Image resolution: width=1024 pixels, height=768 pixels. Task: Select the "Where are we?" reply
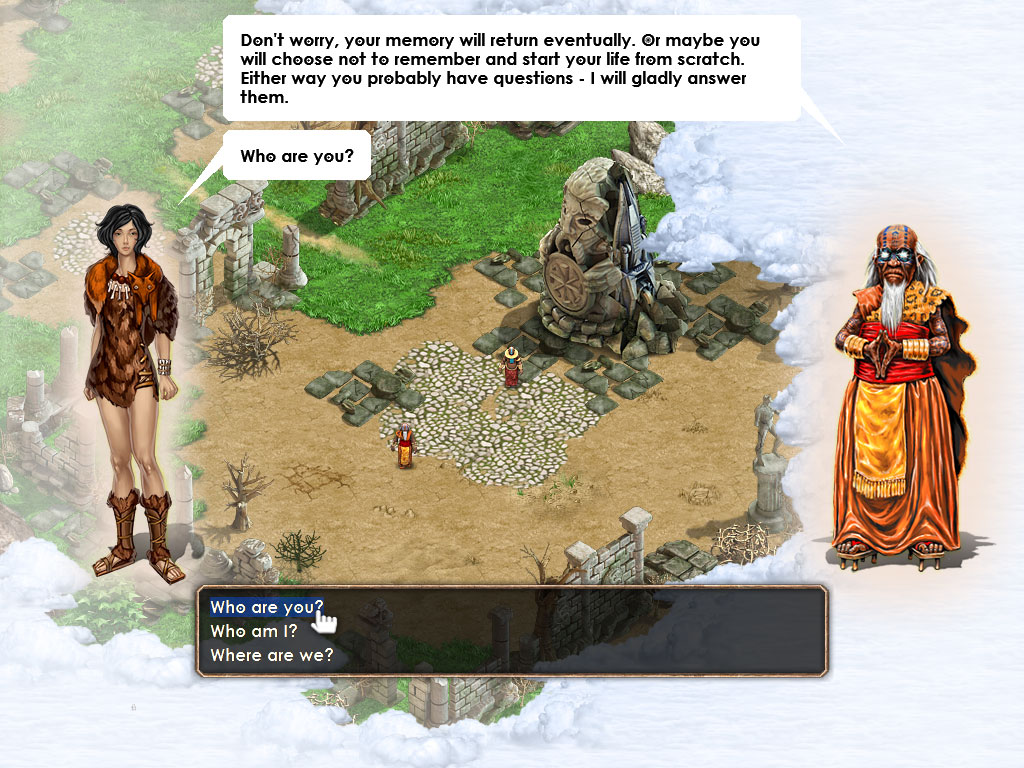(271, 656)
